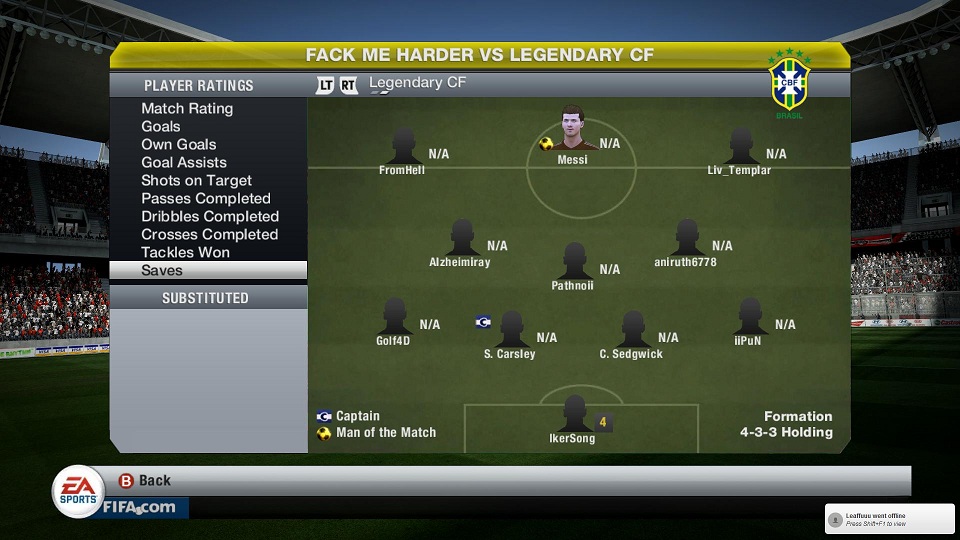Show Tackles Won statistics
960x540 pixels.
(x=185, y=253)
